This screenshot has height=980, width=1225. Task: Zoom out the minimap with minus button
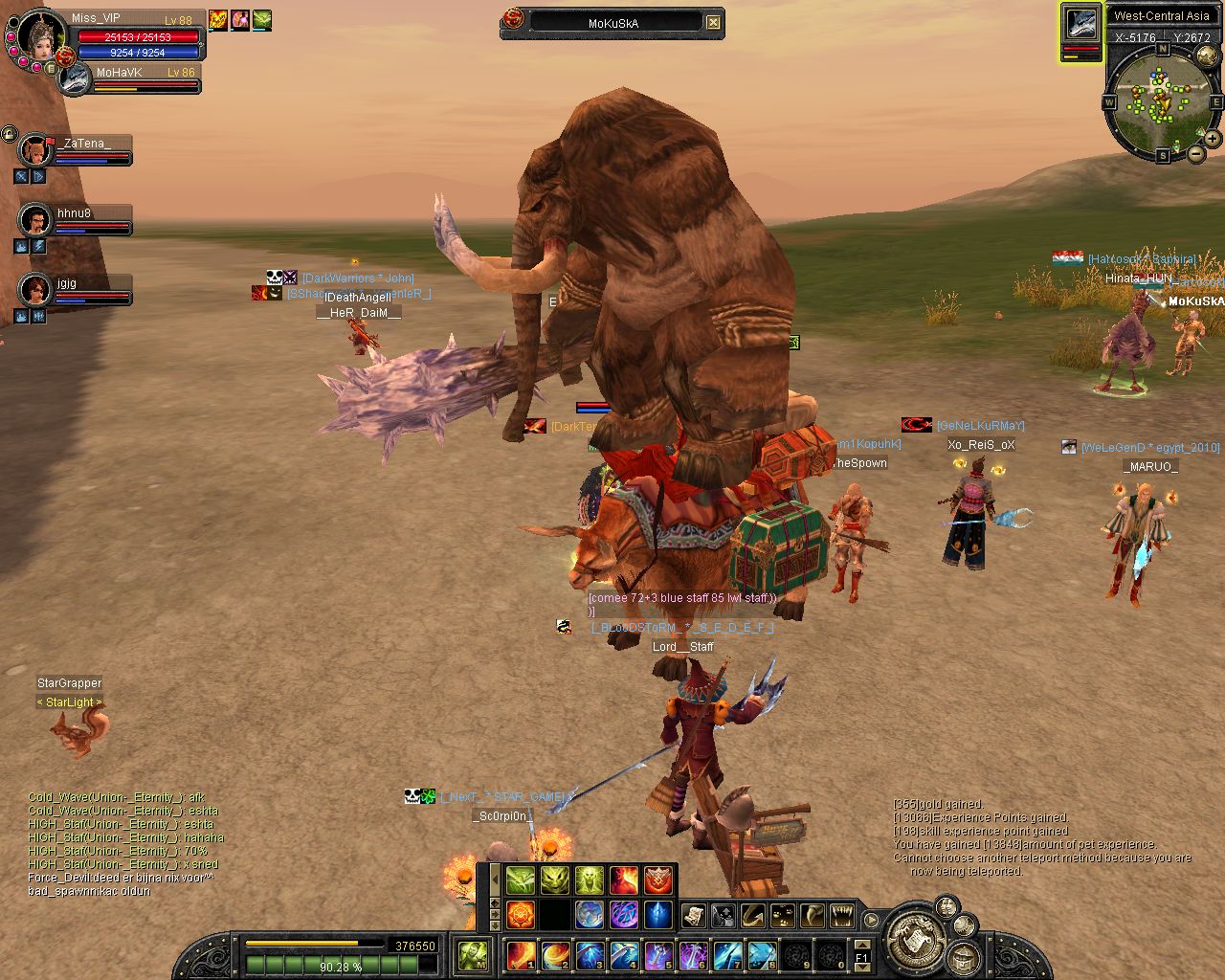1195,153
